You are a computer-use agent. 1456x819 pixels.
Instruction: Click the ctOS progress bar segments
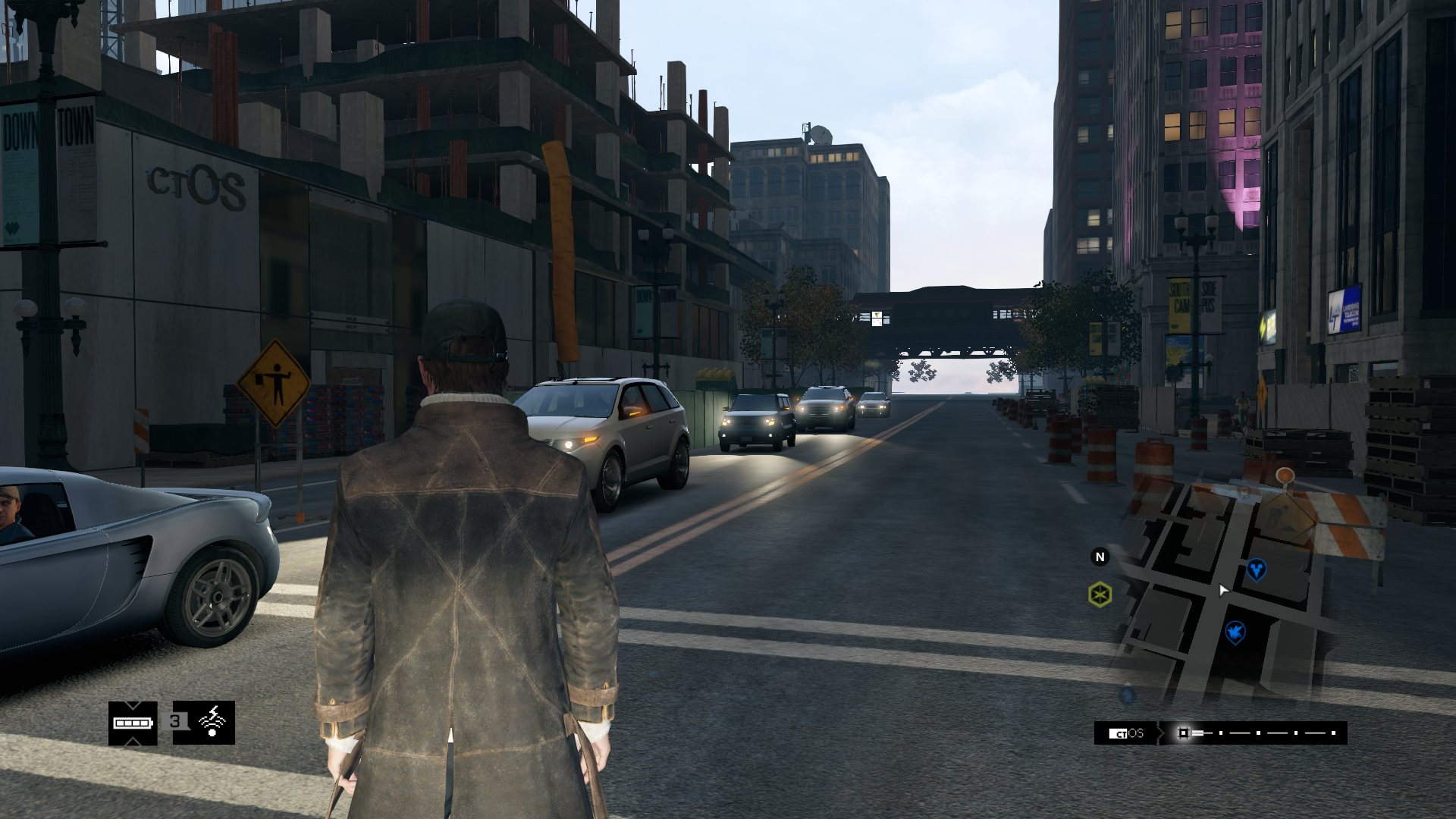pyautogui.click(x=1259, y=732)
